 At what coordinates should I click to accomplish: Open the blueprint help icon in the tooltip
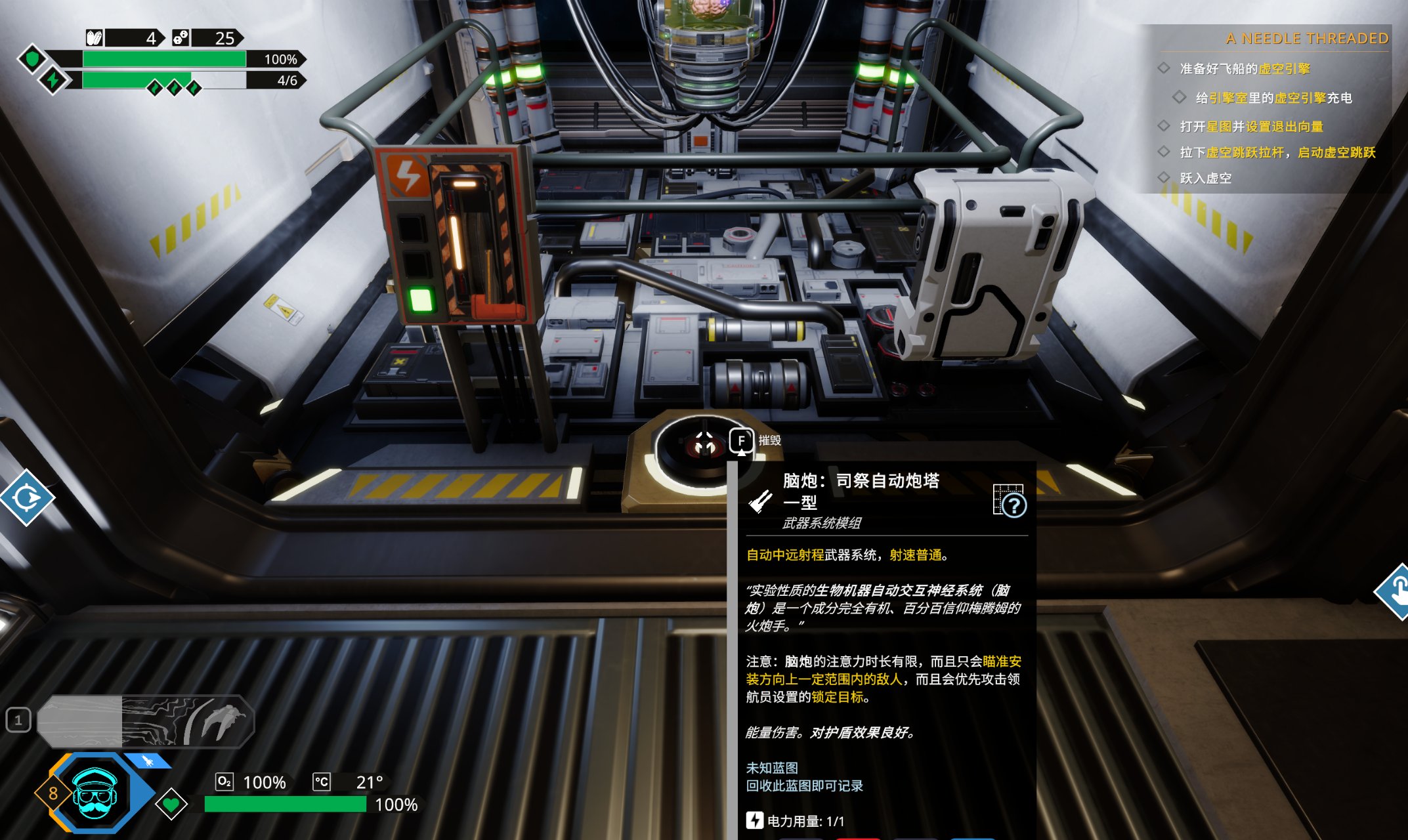1009,501
